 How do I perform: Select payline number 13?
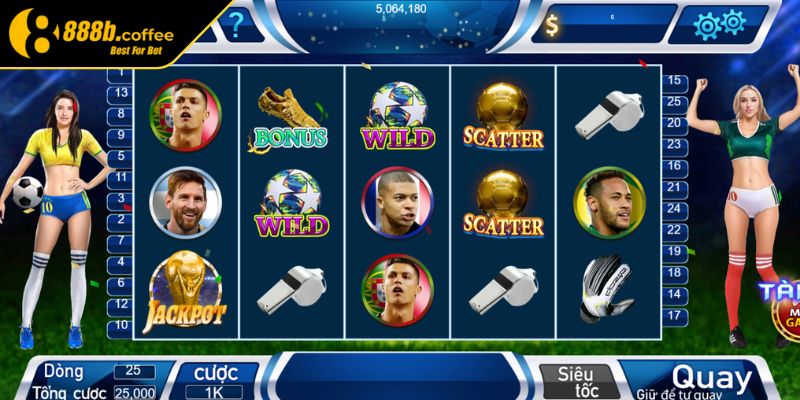tap(121, 92)
